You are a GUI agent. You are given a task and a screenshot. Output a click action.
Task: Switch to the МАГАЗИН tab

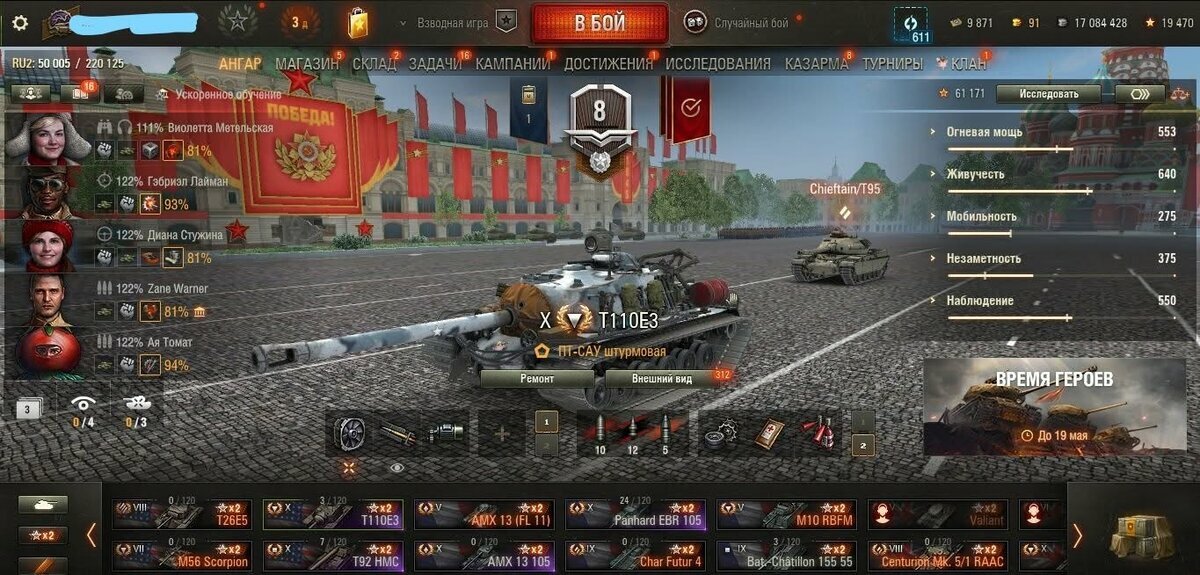click(x=307, y=64)
